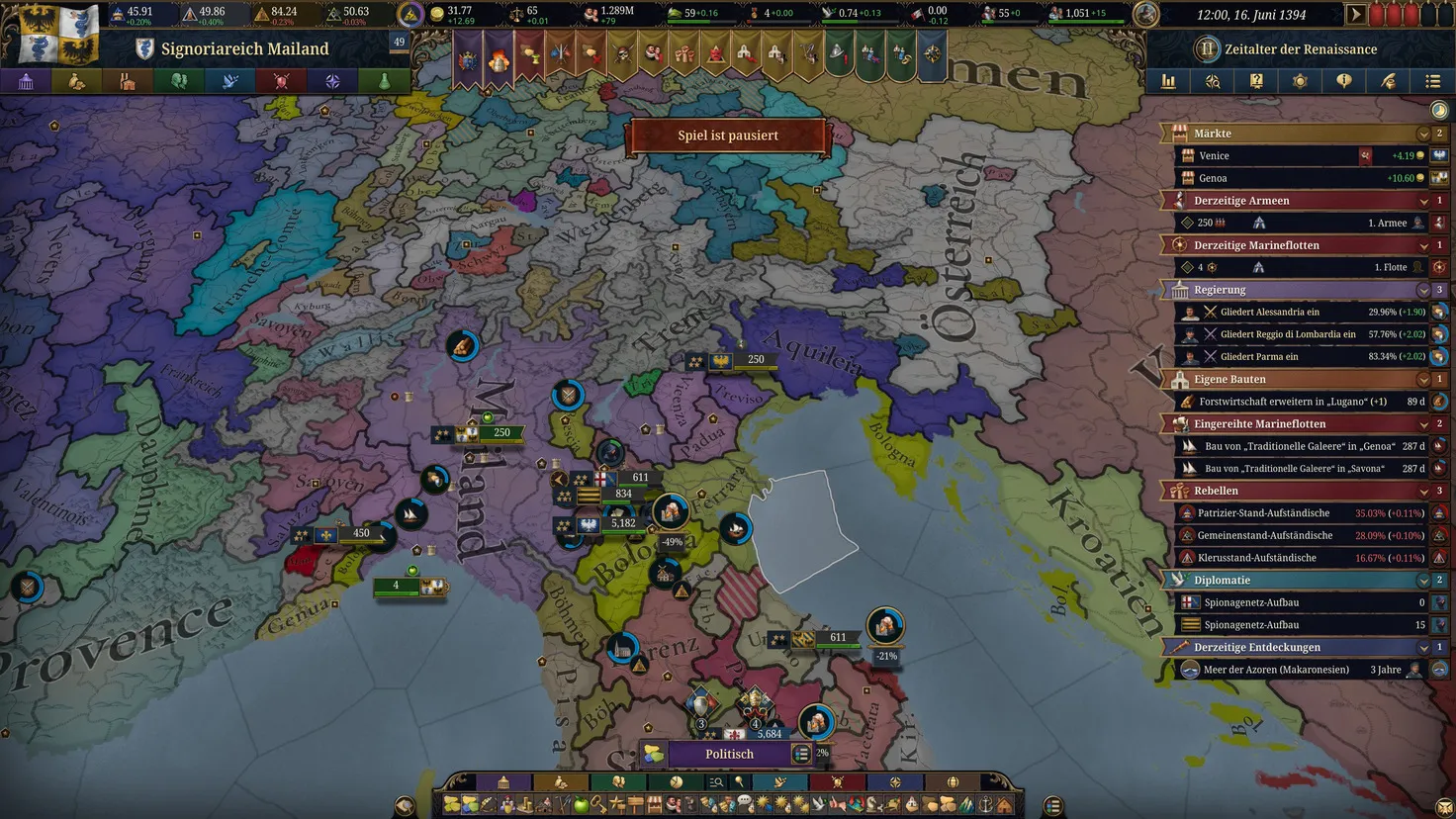Choose the green apple map mode icon
Screen dimensions: 1456x819
click(x=582, y=806)
